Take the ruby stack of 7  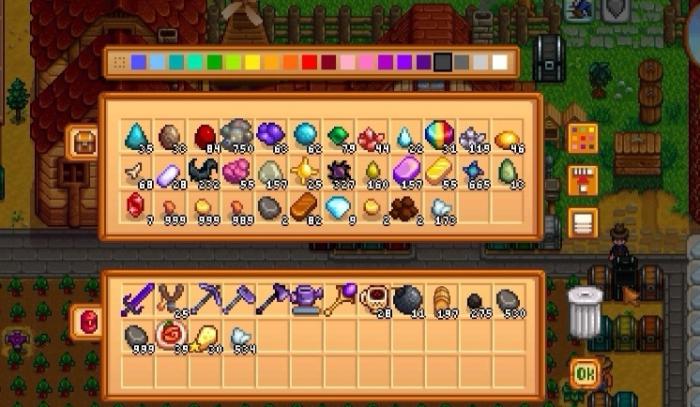135,206
